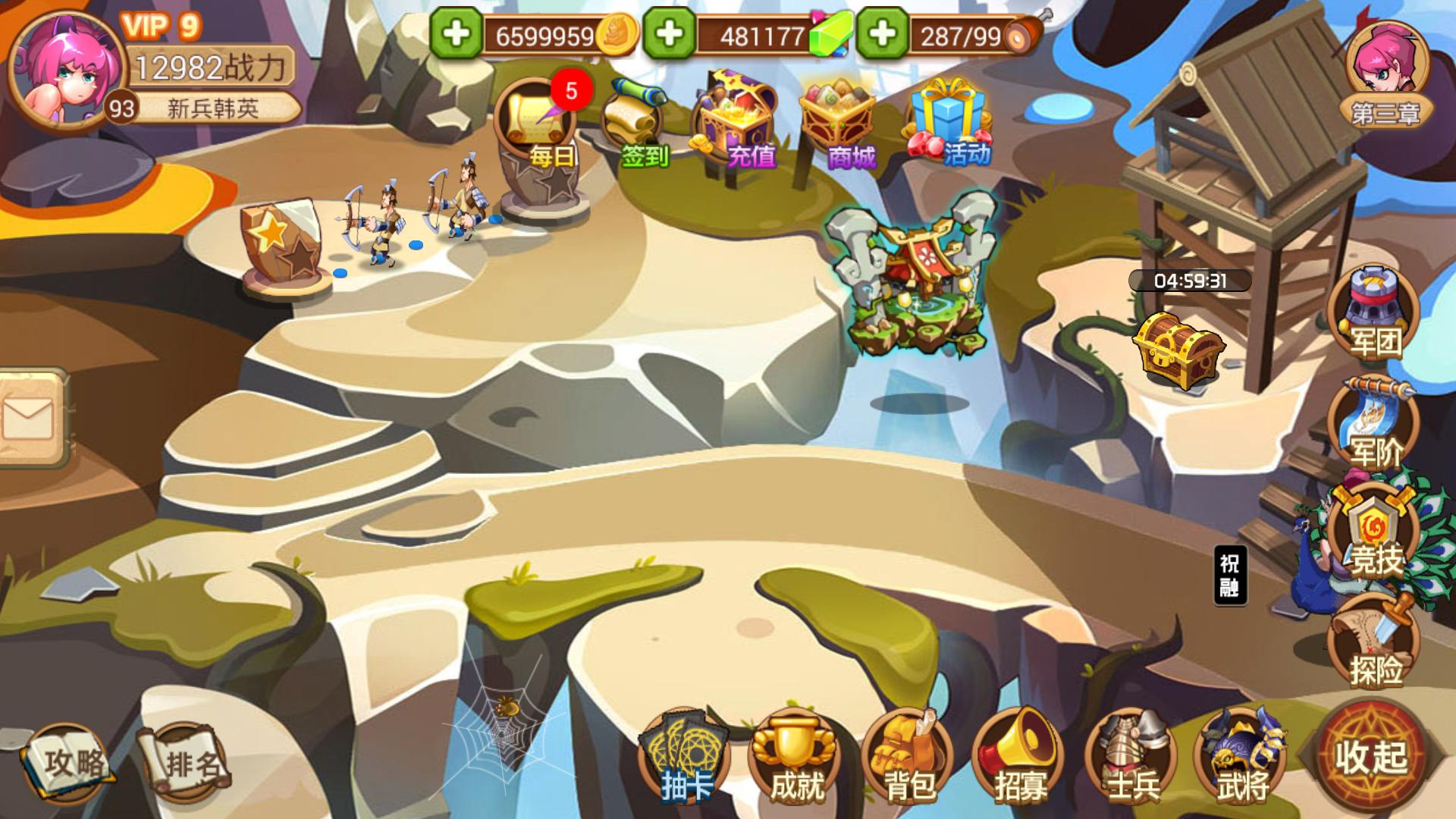Add meat stamina with the plus button
1456x819 pixels.
coord(882,34)
